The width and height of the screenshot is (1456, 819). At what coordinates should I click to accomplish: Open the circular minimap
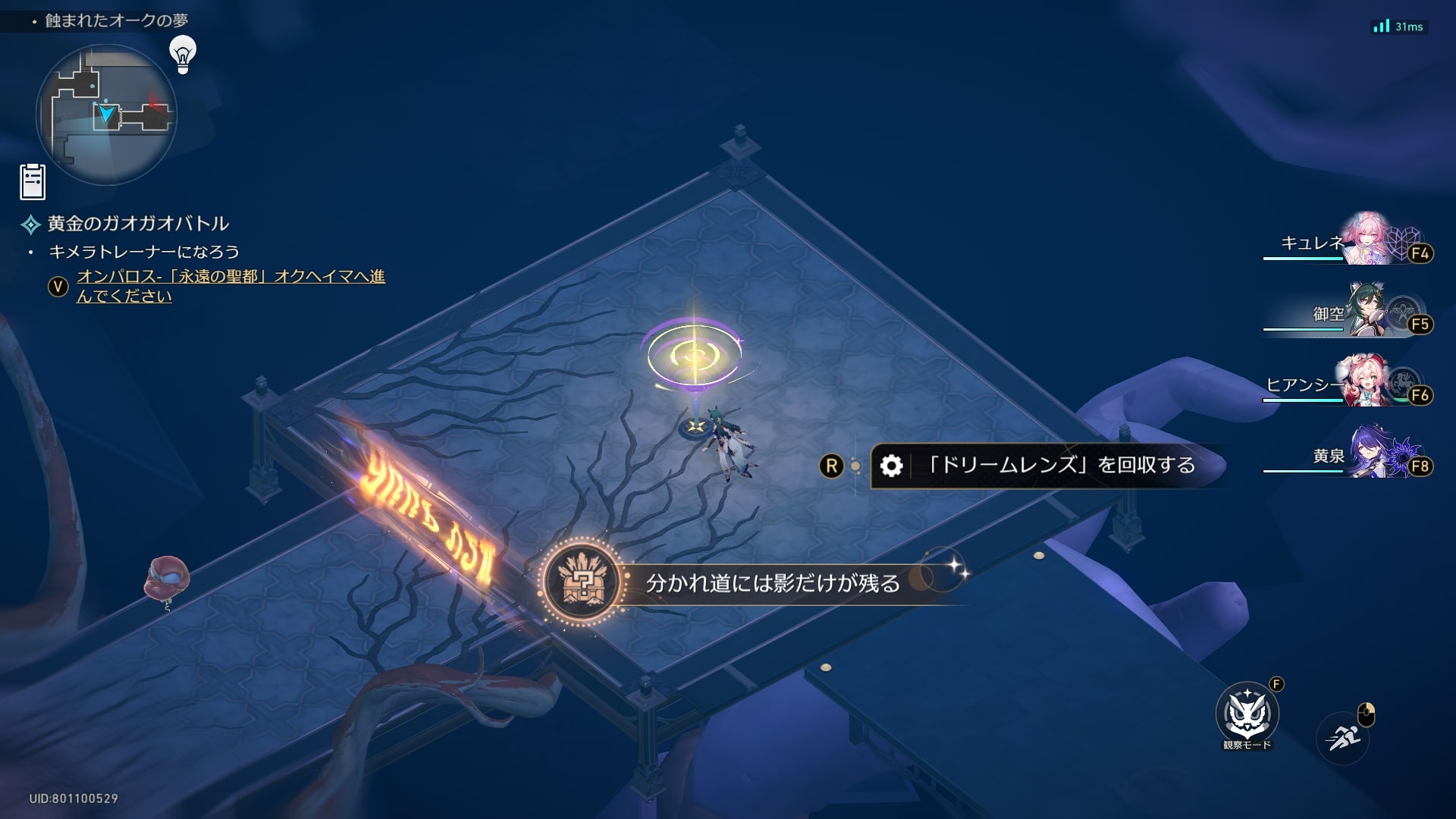[x=106, y=115]
